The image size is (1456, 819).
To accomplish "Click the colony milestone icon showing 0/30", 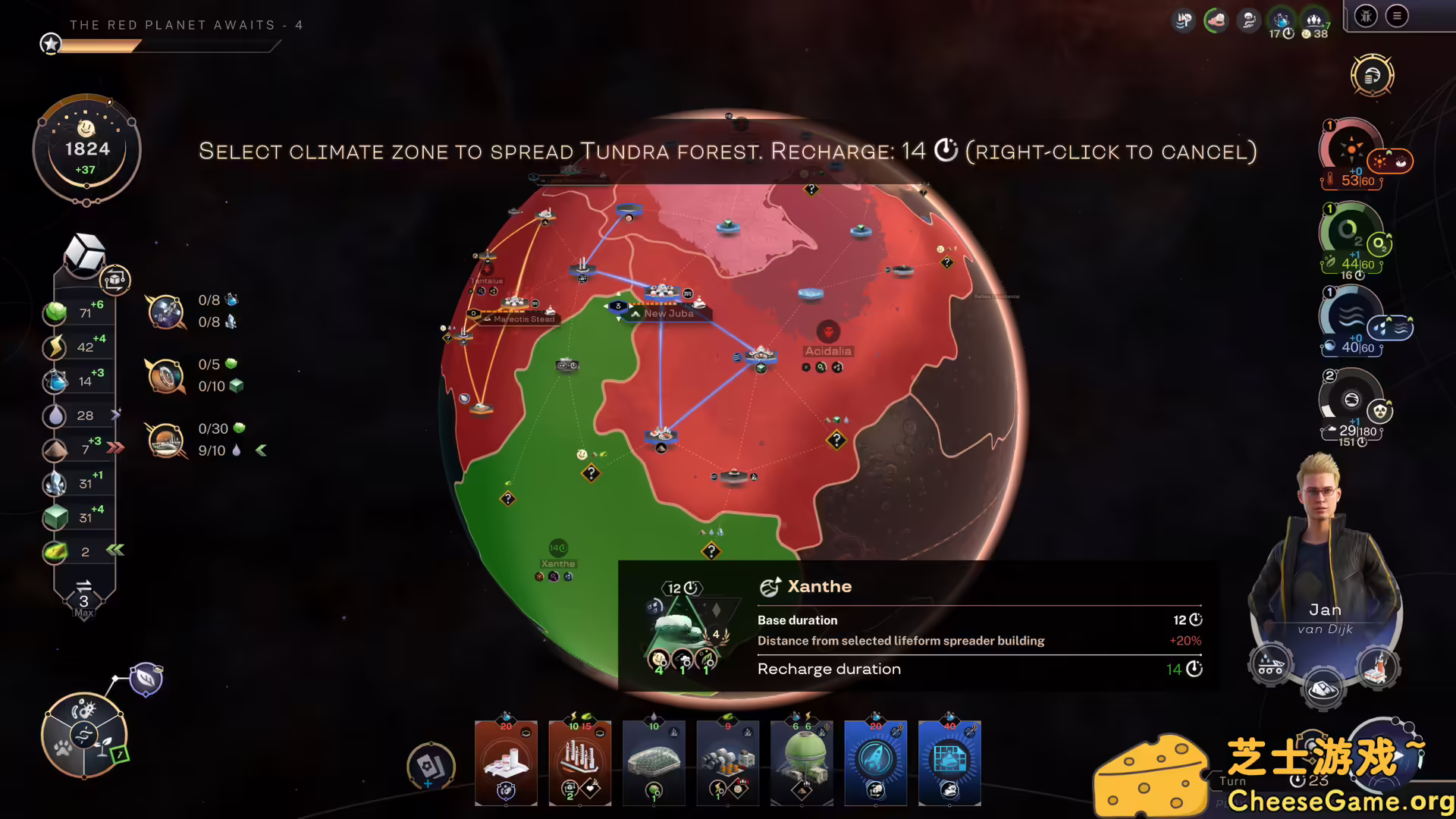I will click(166, 440).
